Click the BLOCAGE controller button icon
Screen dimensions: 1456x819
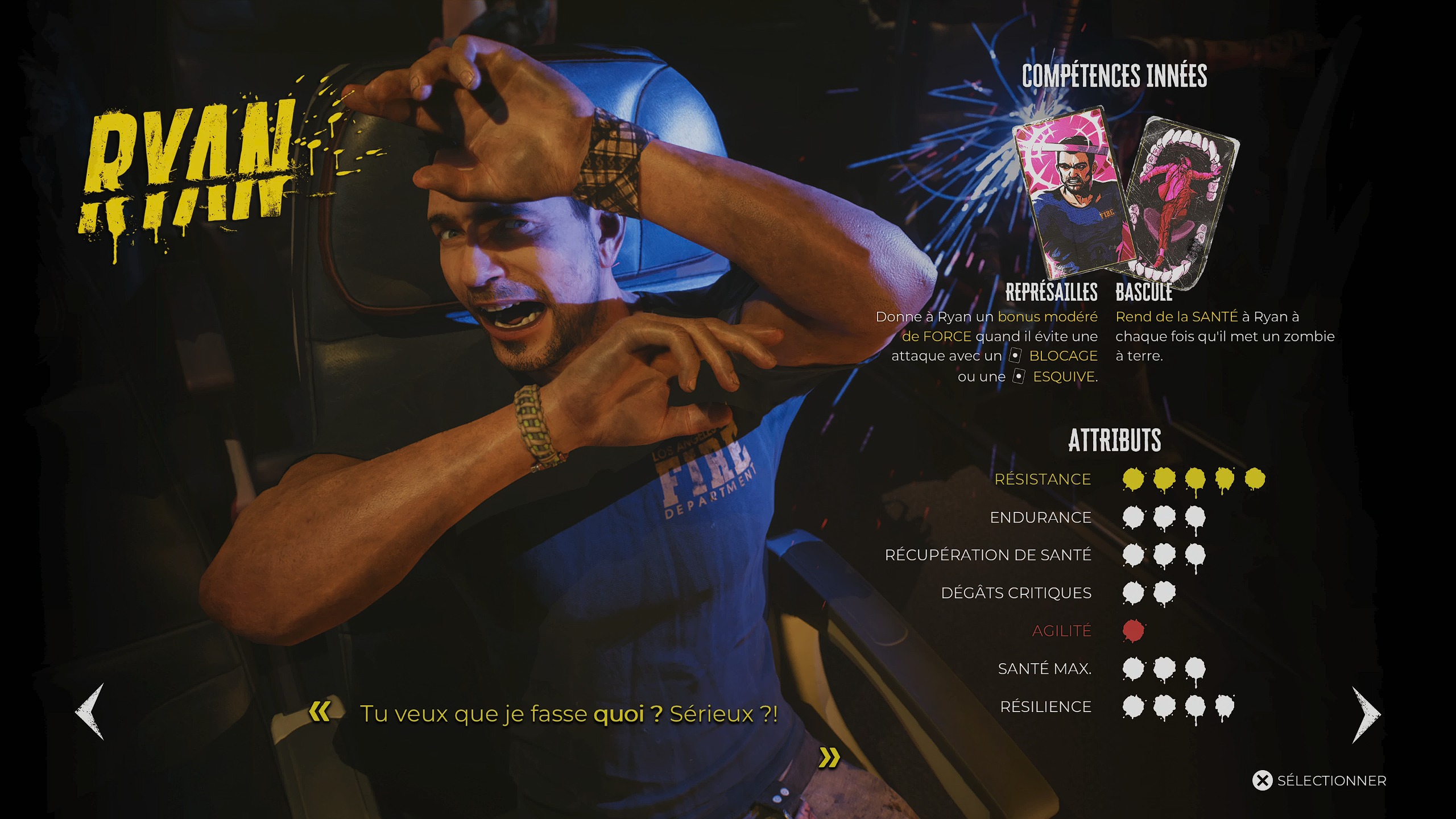[1015, 355]
